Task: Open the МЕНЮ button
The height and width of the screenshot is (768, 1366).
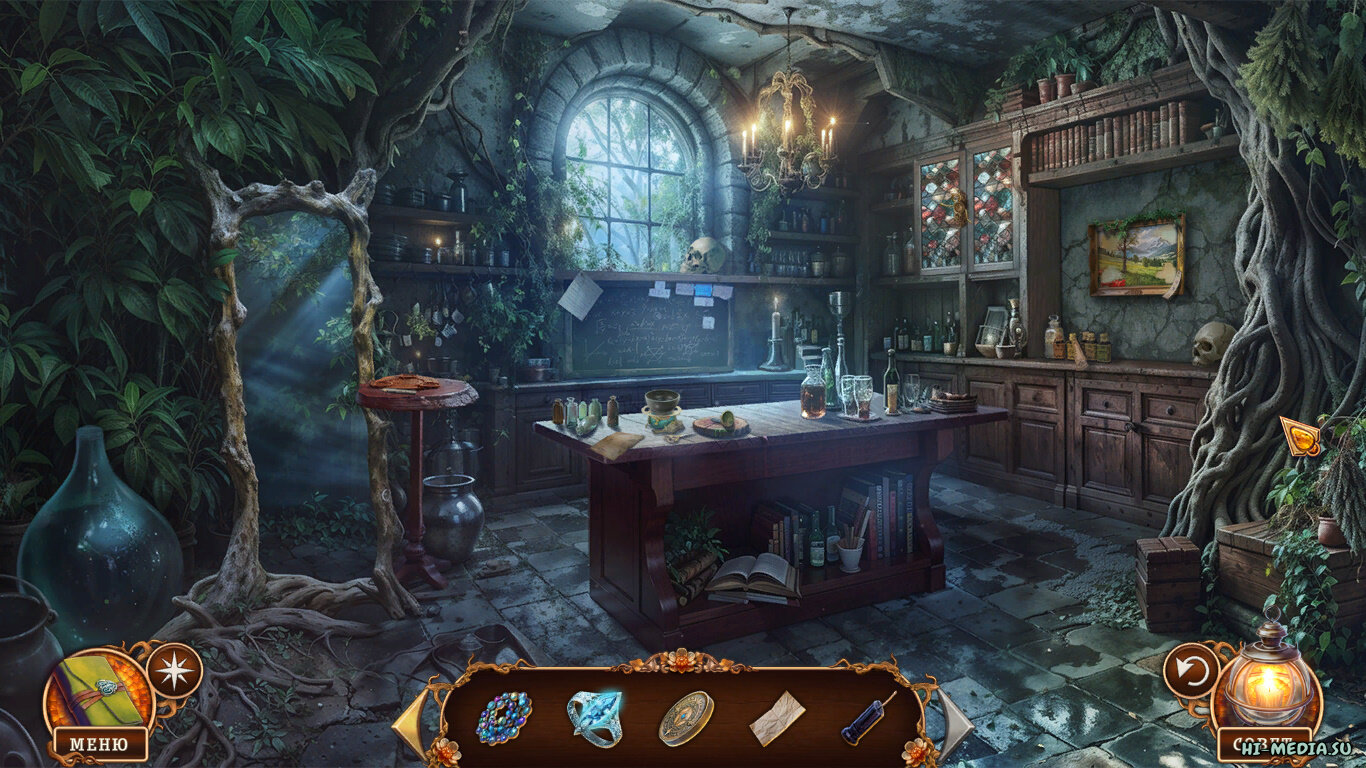Action: 100,744
